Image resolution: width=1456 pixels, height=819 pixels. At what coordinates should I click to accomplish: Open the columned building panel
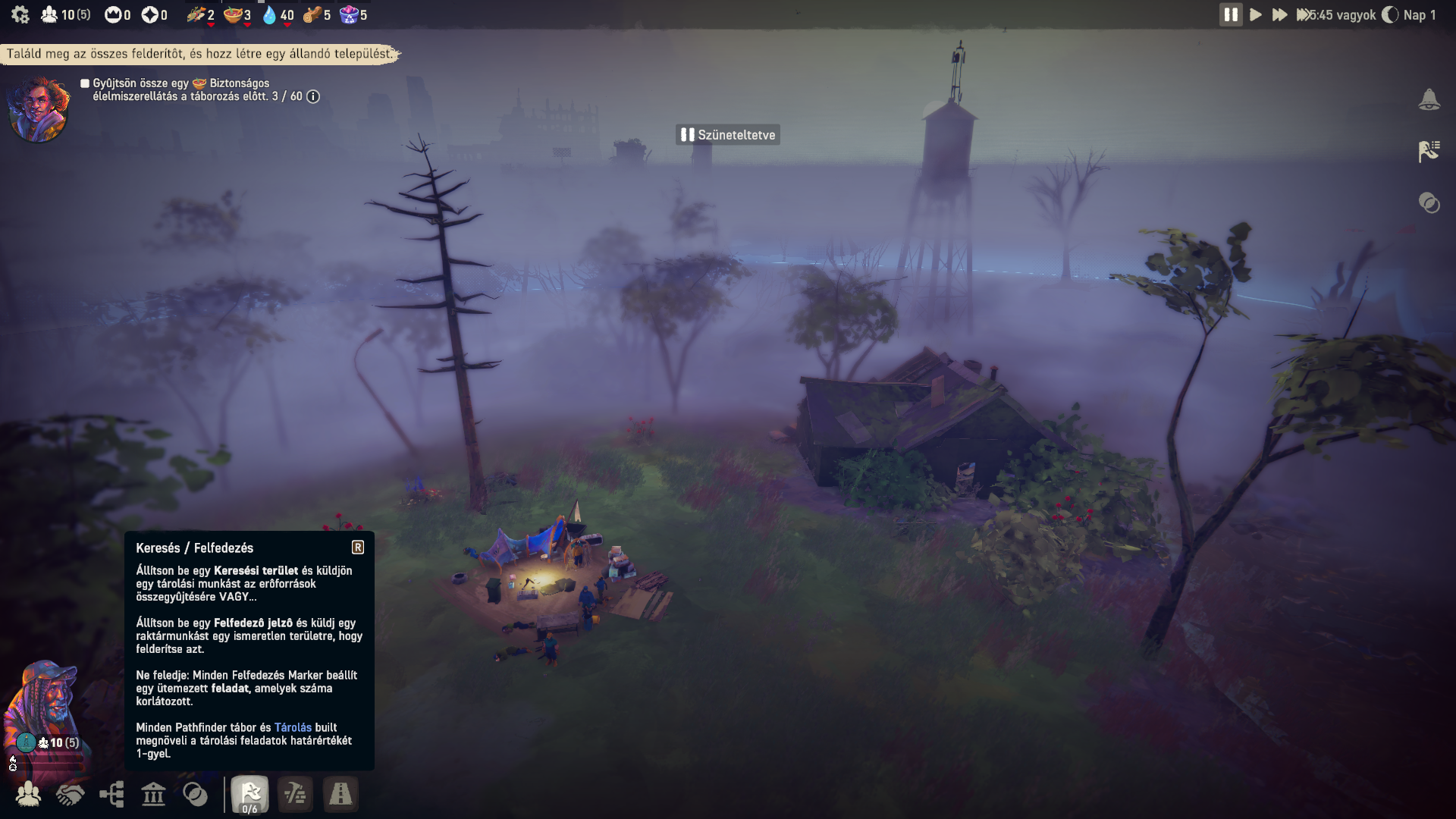coord(153,794)
